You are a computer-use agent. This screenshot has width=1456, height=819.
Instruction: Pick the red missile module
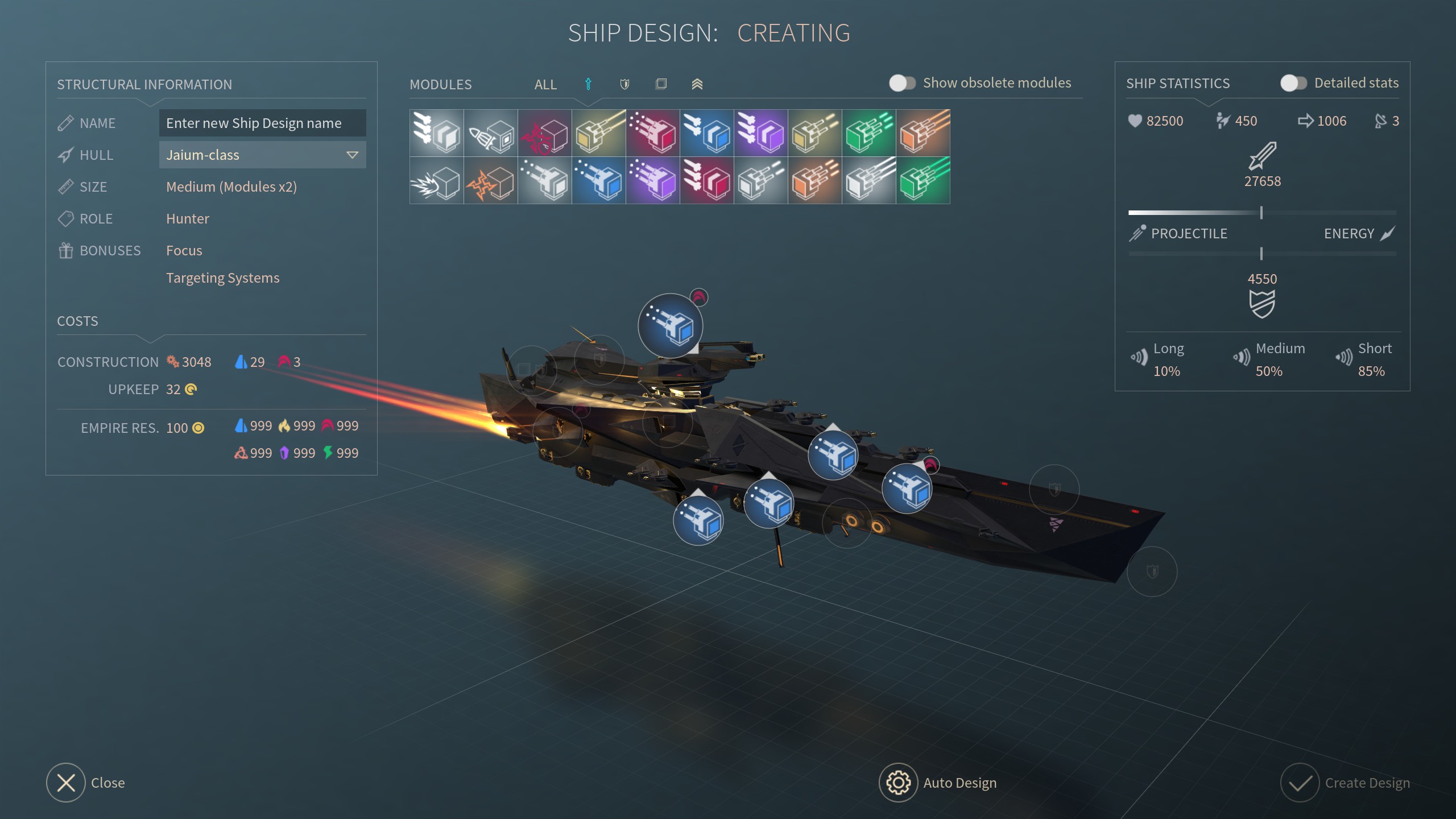pos(707,181)
